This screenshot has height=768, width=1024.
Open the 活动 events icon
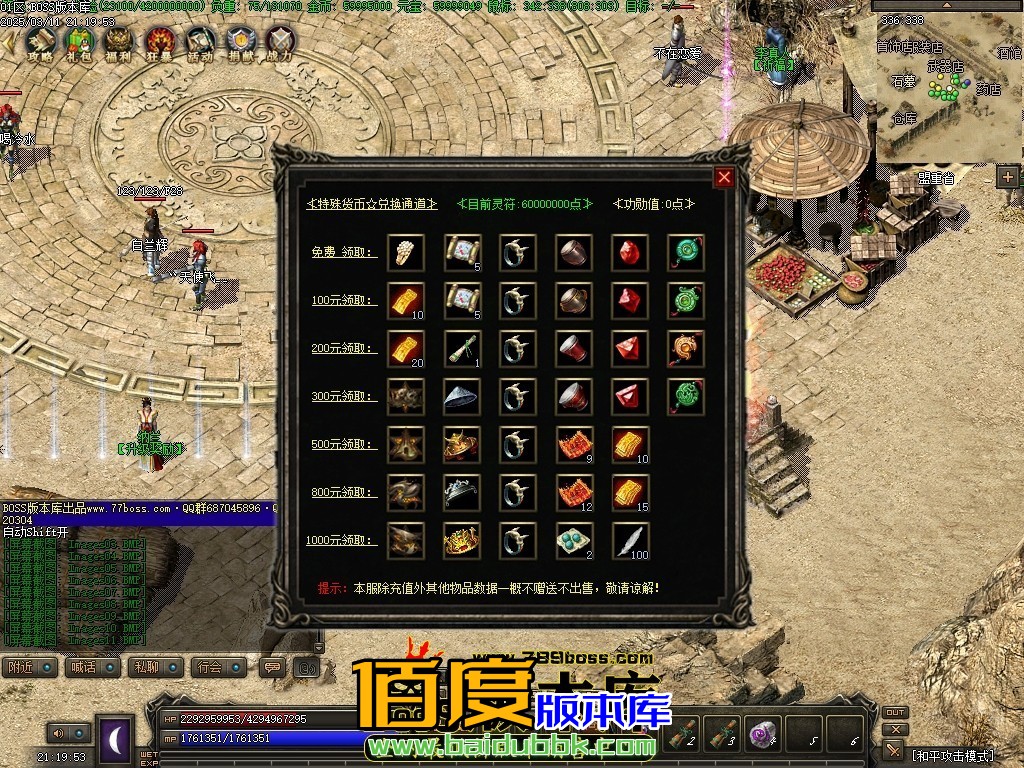200,41
